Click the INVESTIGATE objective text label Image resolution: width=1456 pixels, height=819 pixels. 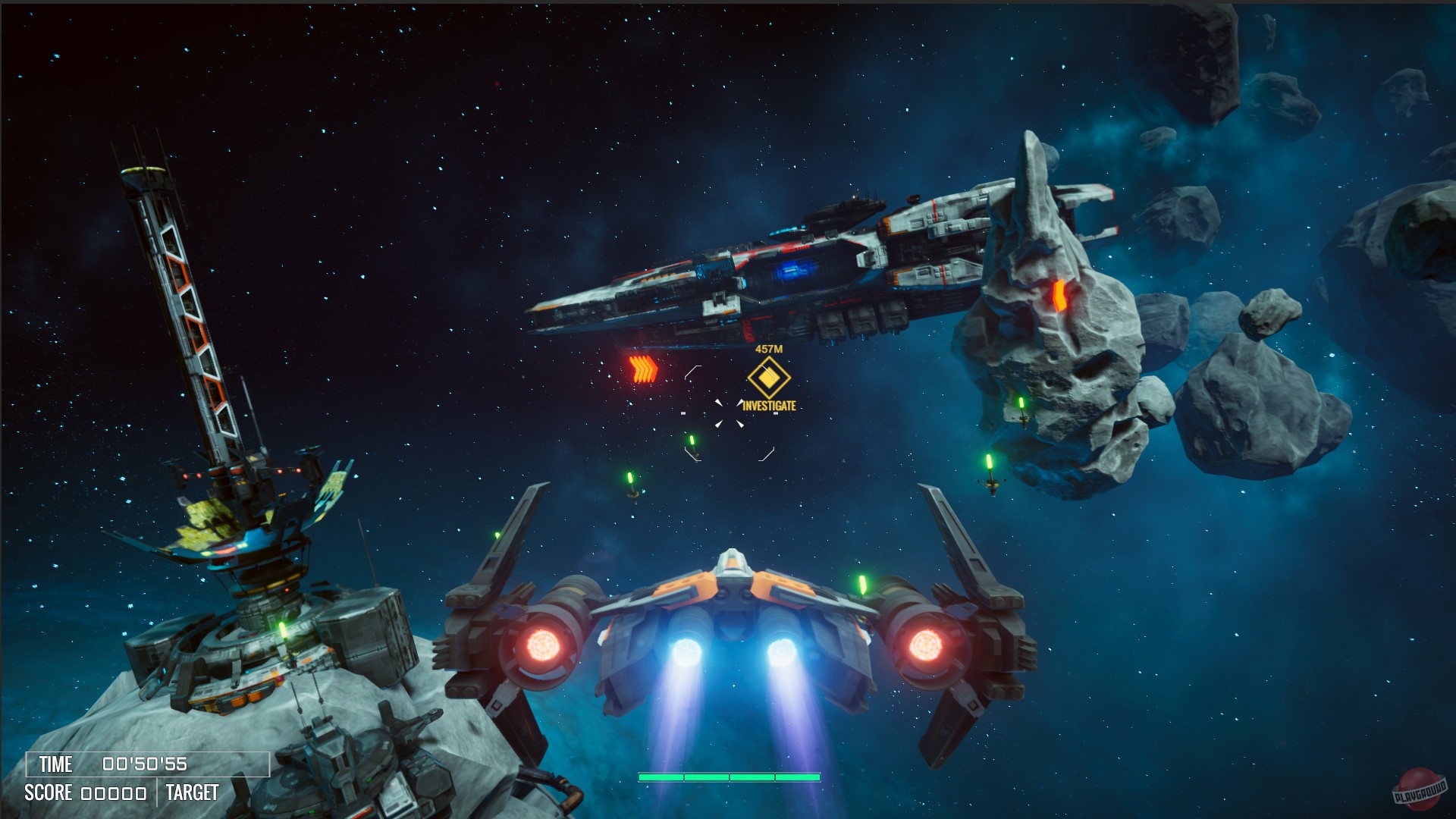point(770,406)
